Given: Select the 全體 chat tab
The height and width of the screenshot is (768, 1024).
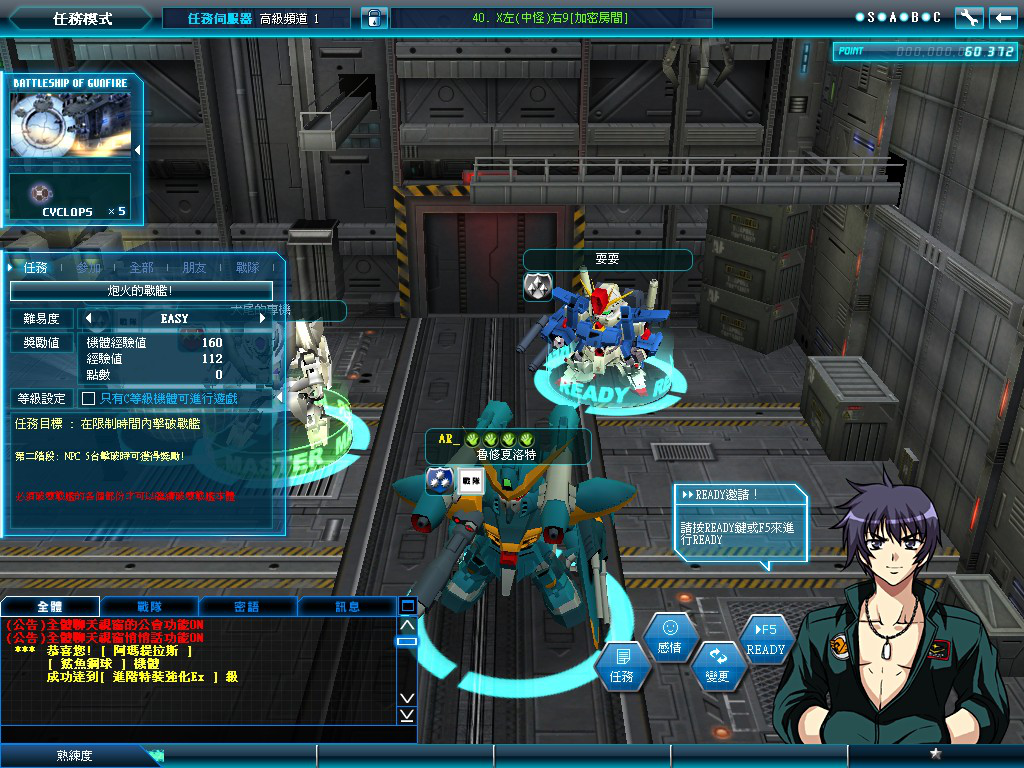Looking at the screenshot, I should [x=50, y=606].
